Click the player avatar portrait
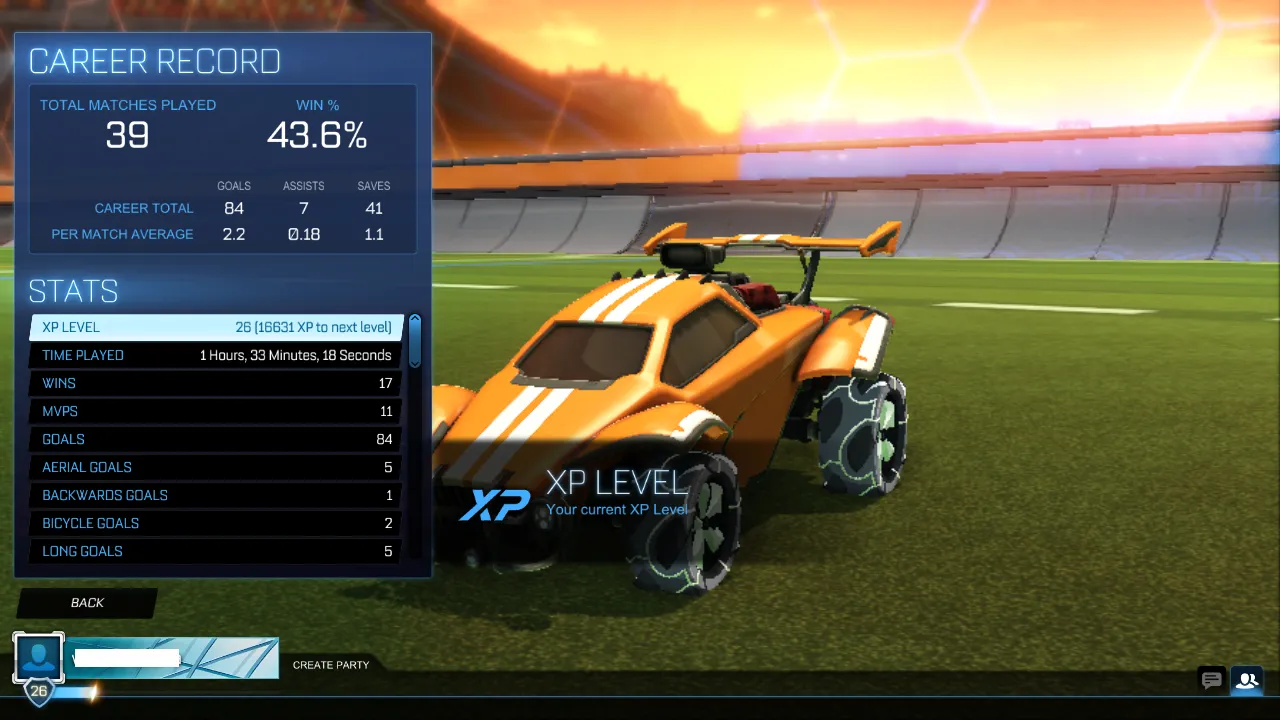1280x720 pixels. (38, 657)
